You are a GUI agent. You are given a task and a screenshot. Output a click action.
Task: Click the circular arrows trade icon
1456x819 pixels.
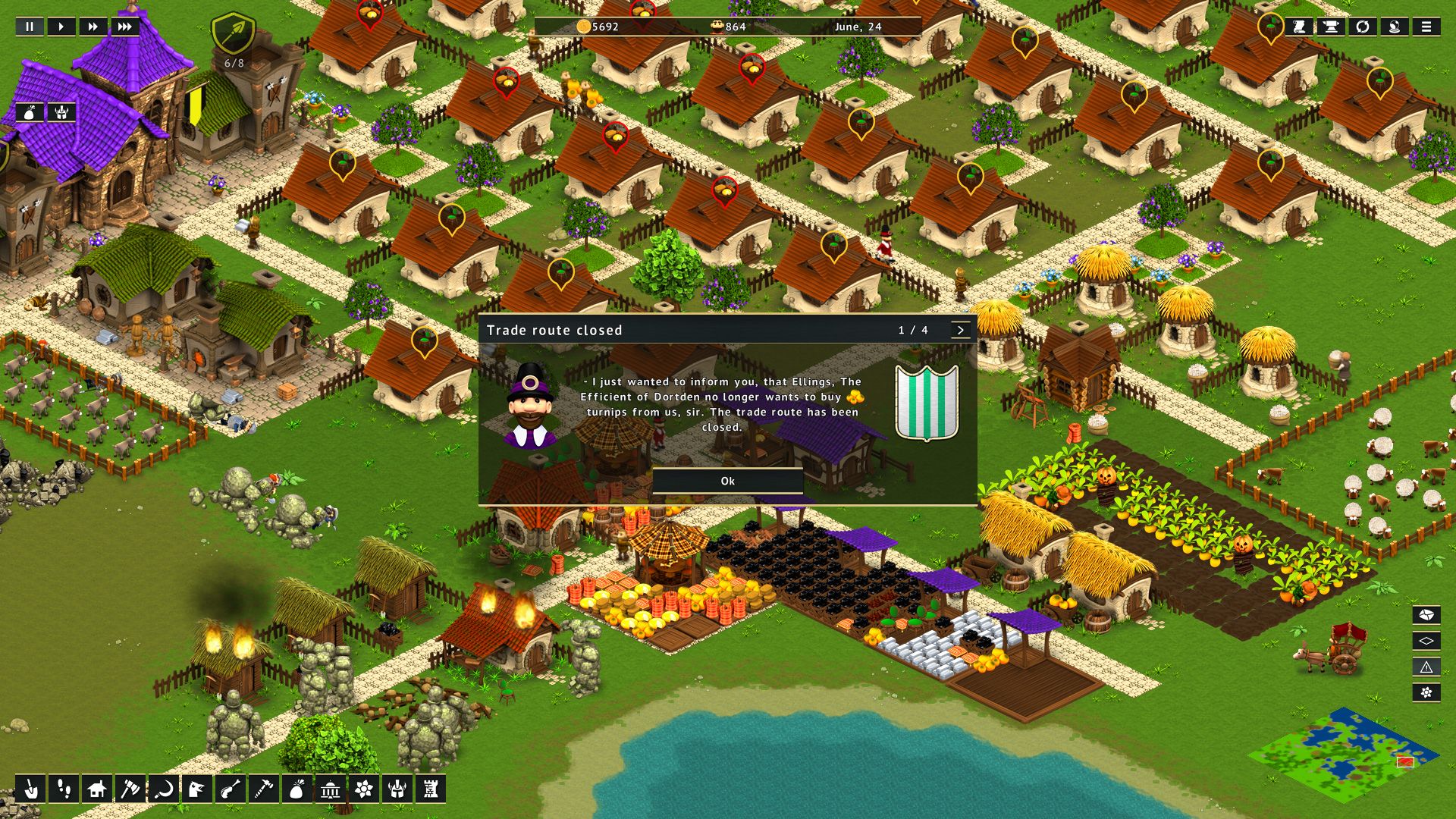pos(1362,27)
